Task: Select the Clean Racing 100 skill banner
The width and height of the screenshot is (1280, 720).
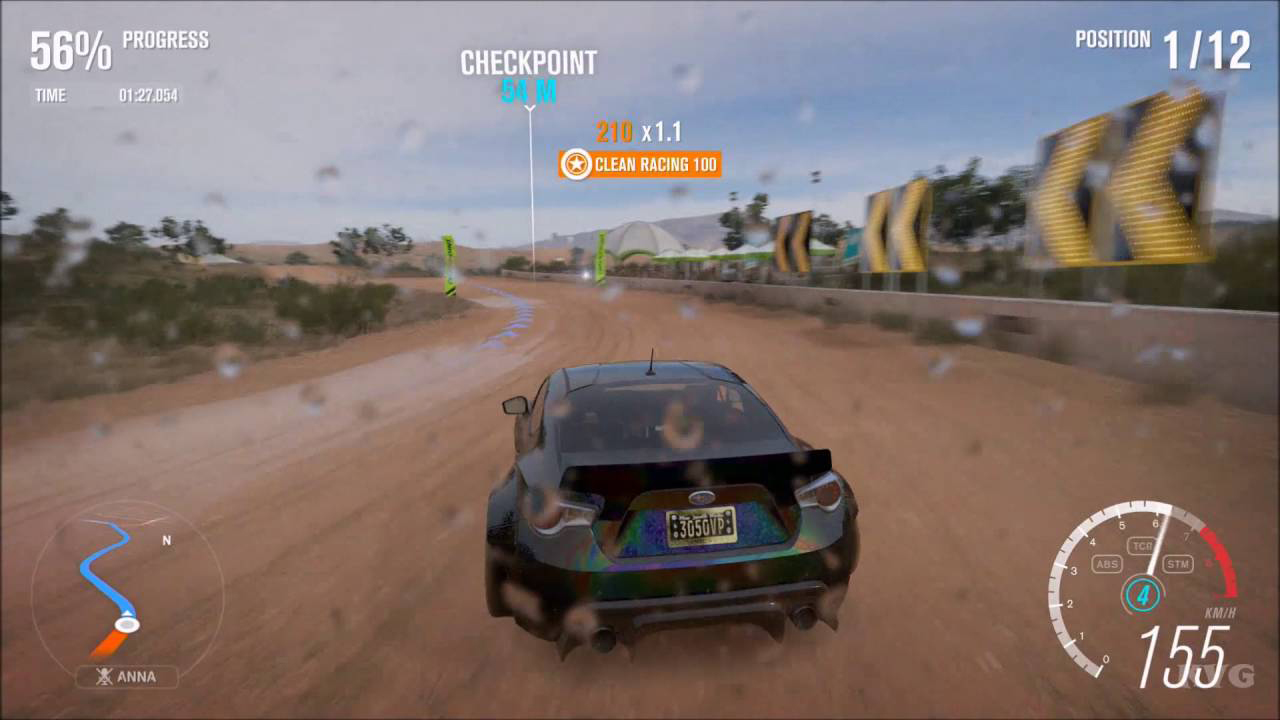Action: click(640, 164)
